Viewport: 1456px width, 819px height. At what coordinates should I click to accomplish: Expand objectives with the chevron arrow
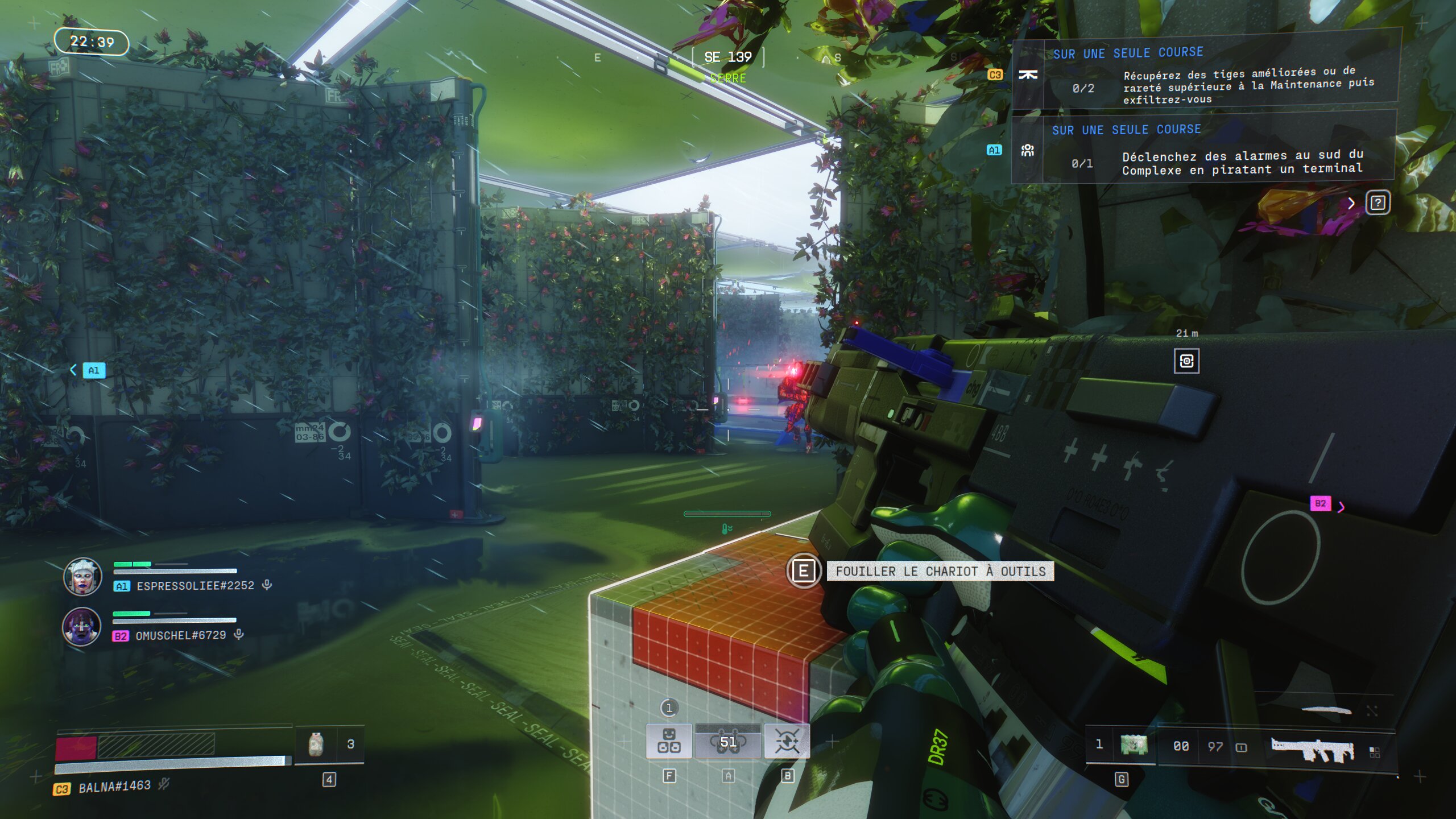(x=1351, y=204)
